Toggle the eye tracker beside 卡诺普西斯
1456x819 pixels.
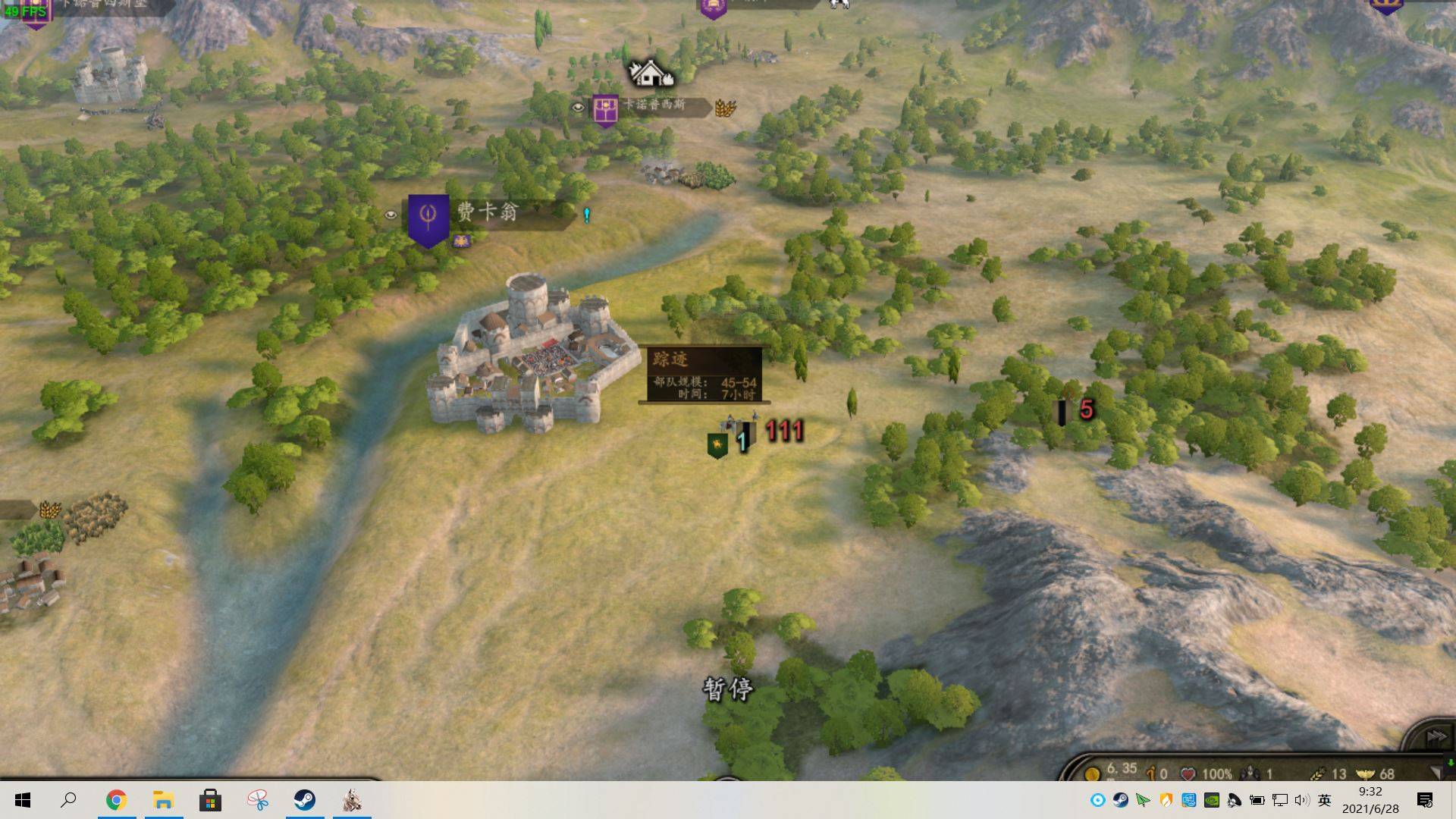(x=578, y=108)
